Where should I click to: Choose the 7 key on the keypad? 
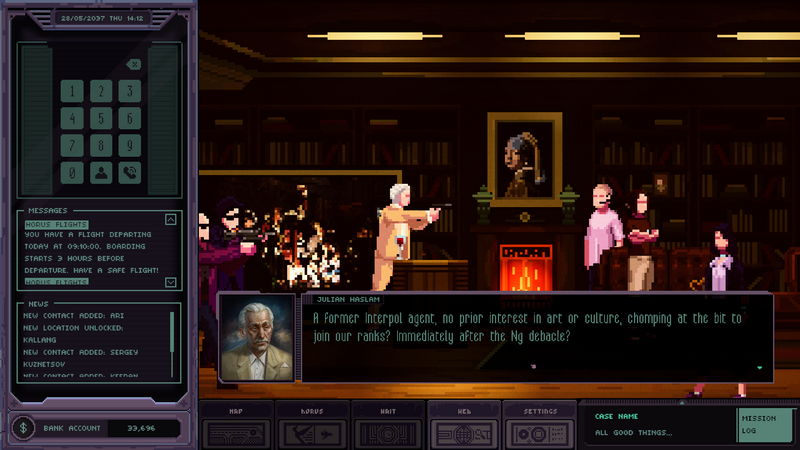click(72, 145)
